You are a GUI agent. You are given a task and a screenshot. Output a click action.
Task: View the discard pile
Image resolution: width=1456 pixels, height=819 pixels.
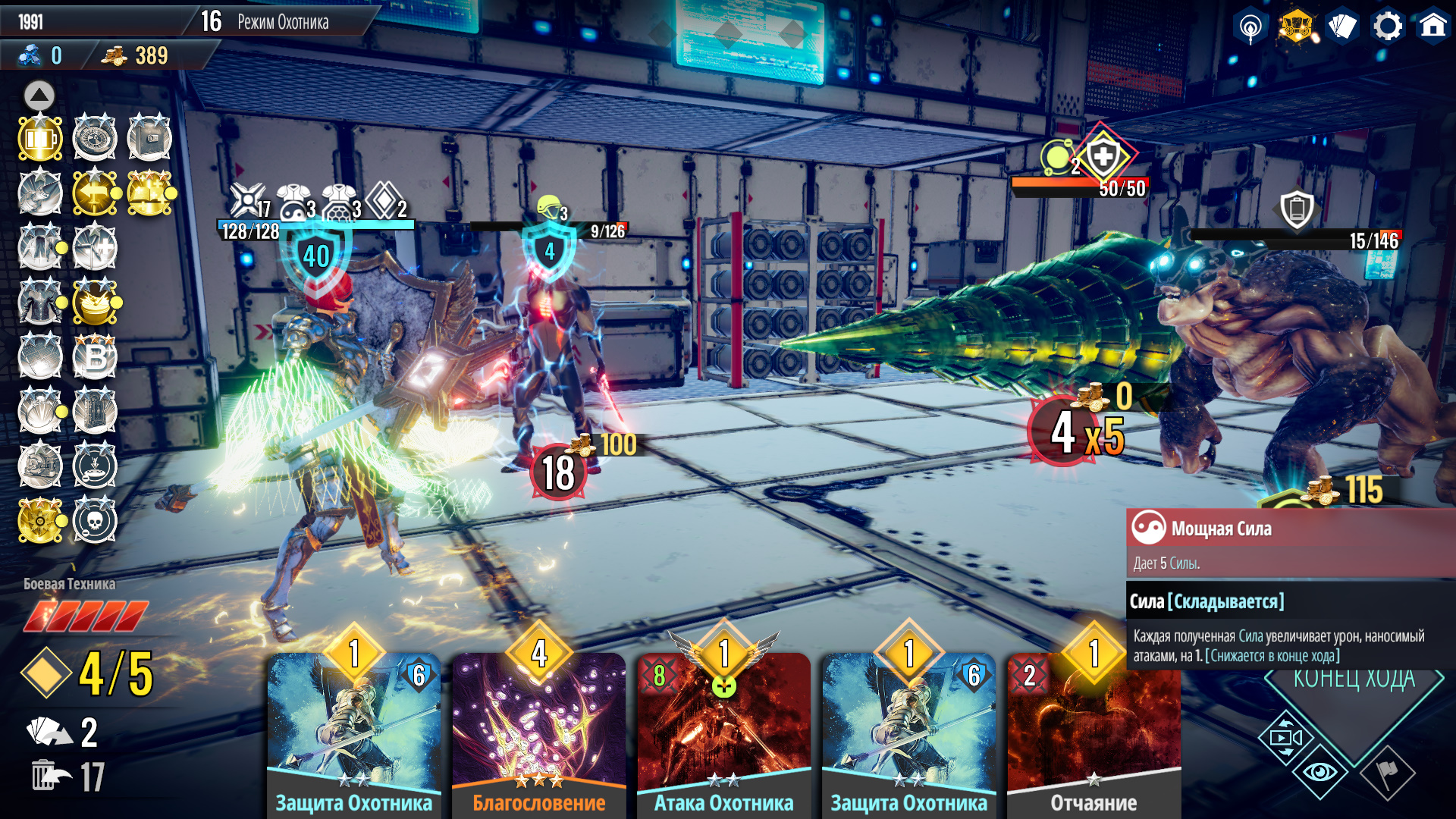[52, 777]
